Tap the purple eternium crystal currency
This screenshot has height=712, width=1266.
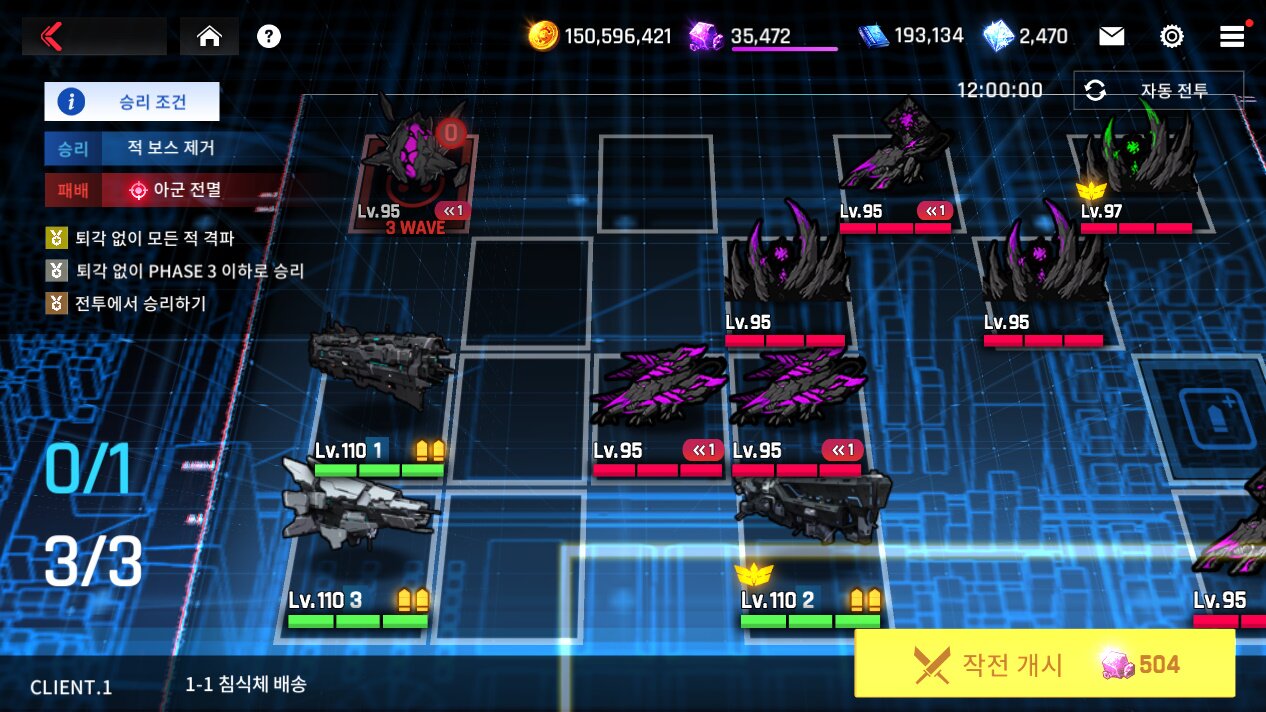(x=706, y=37)
